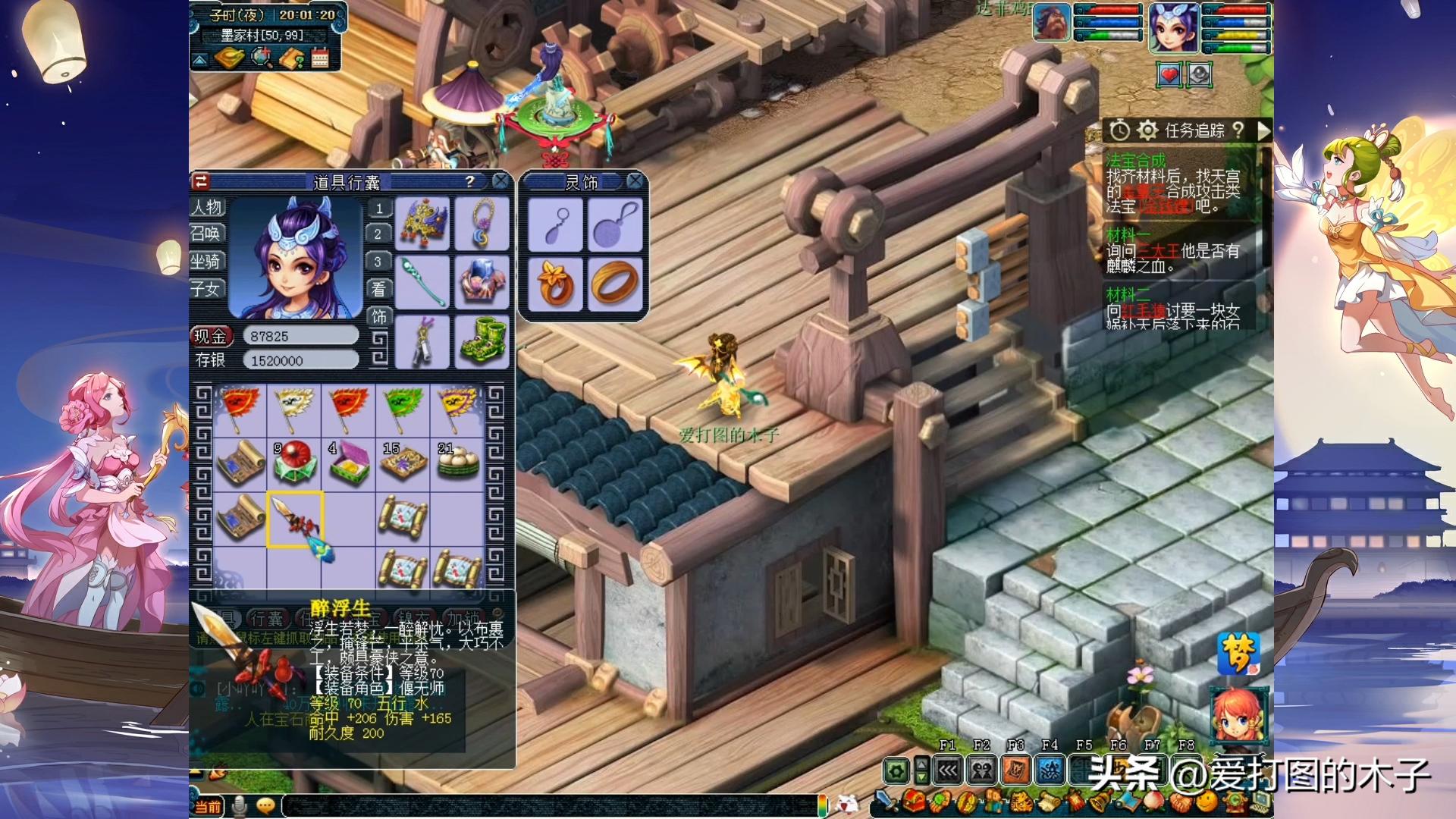Open the calendar icon on the time panel
This screenshot has width=1456, height=819.
(x=320, y=59)
